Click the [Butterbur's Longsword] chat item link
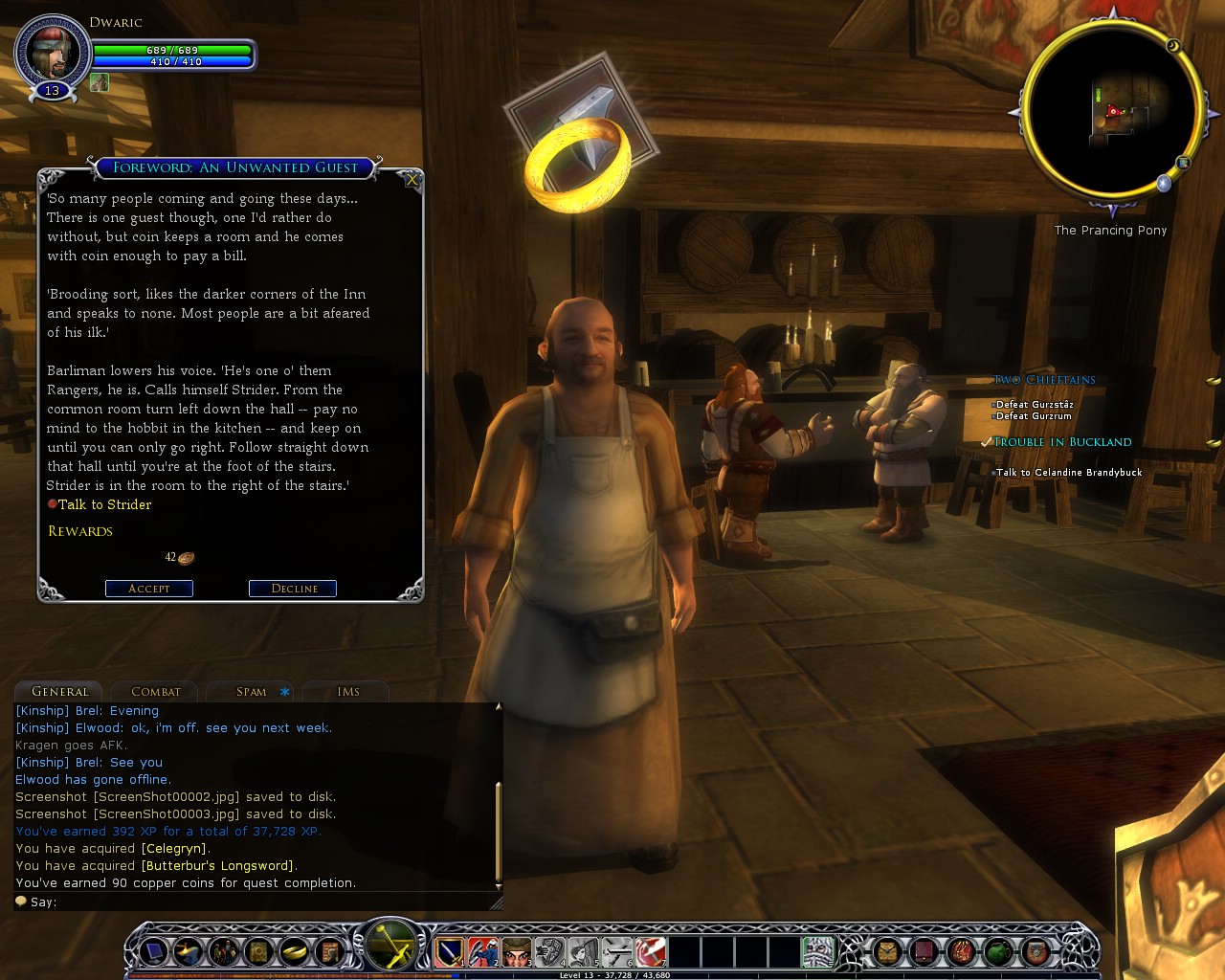Image resolution: width=1225 pixels, height=980 pixels. click(217, 866)
